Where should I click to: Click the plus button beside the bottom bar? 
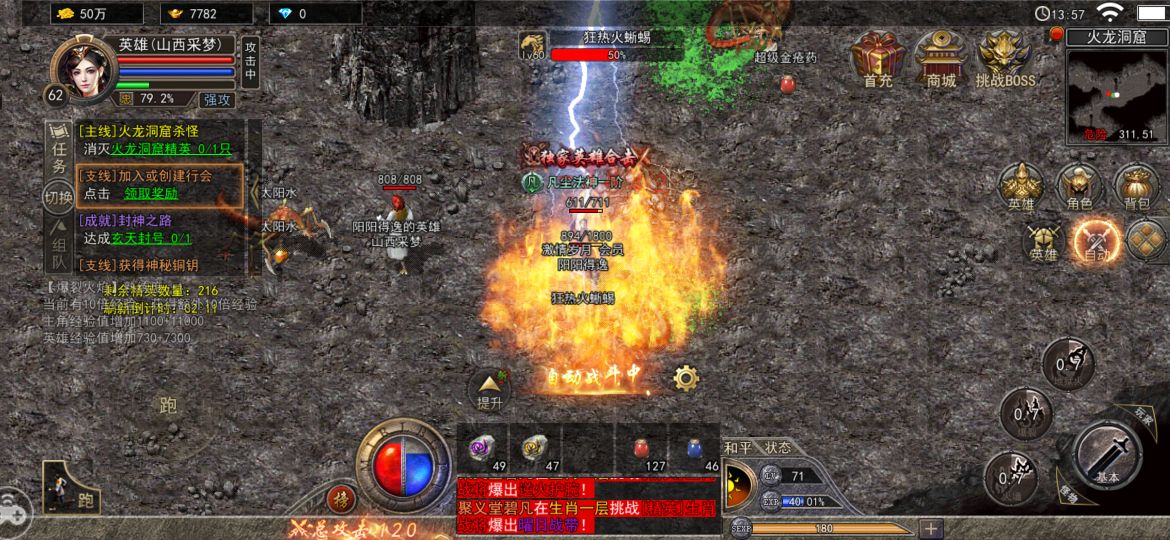[x=931, y=528]
